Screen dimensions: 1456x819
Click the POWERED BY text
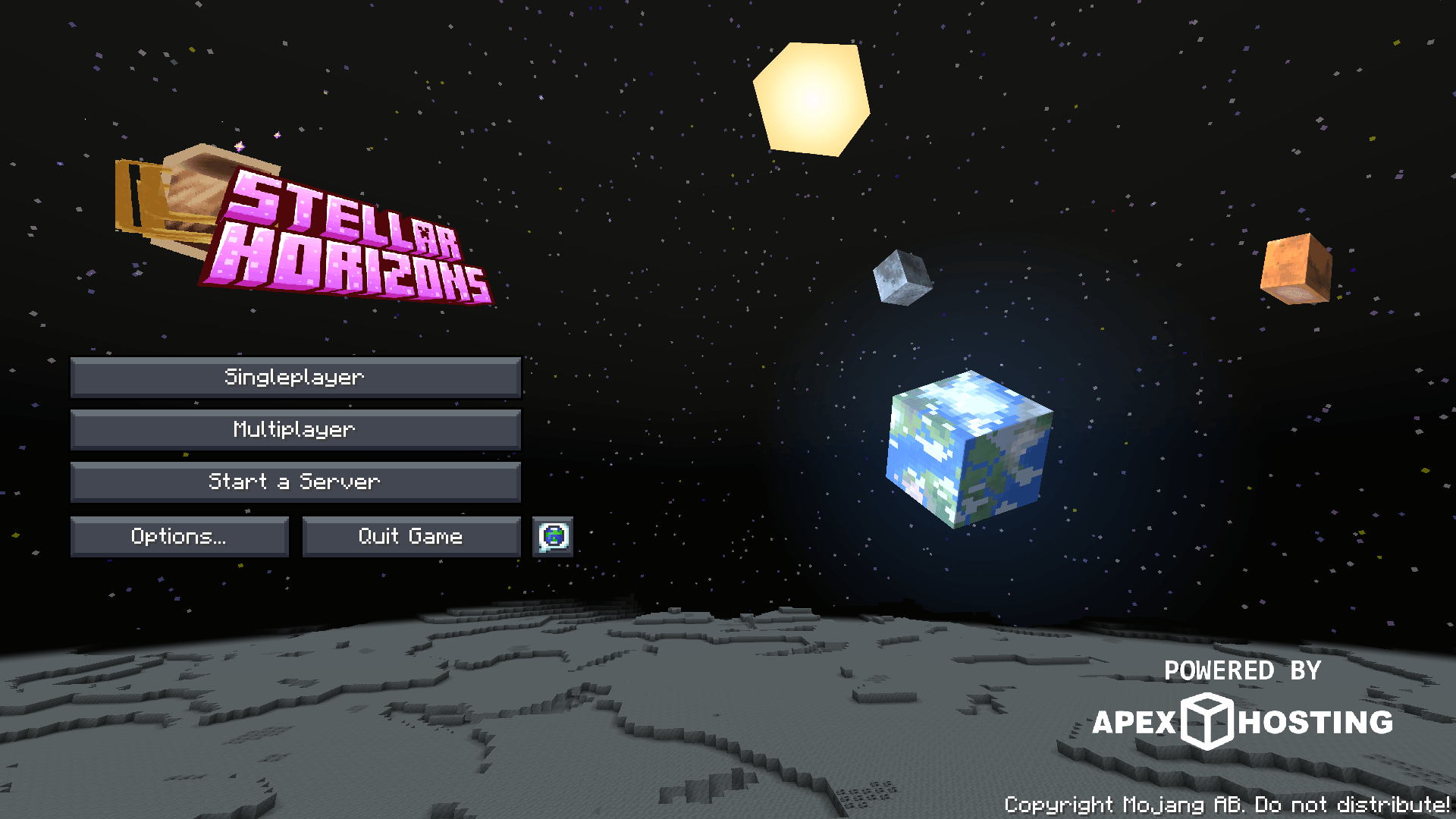(1241, 670)
